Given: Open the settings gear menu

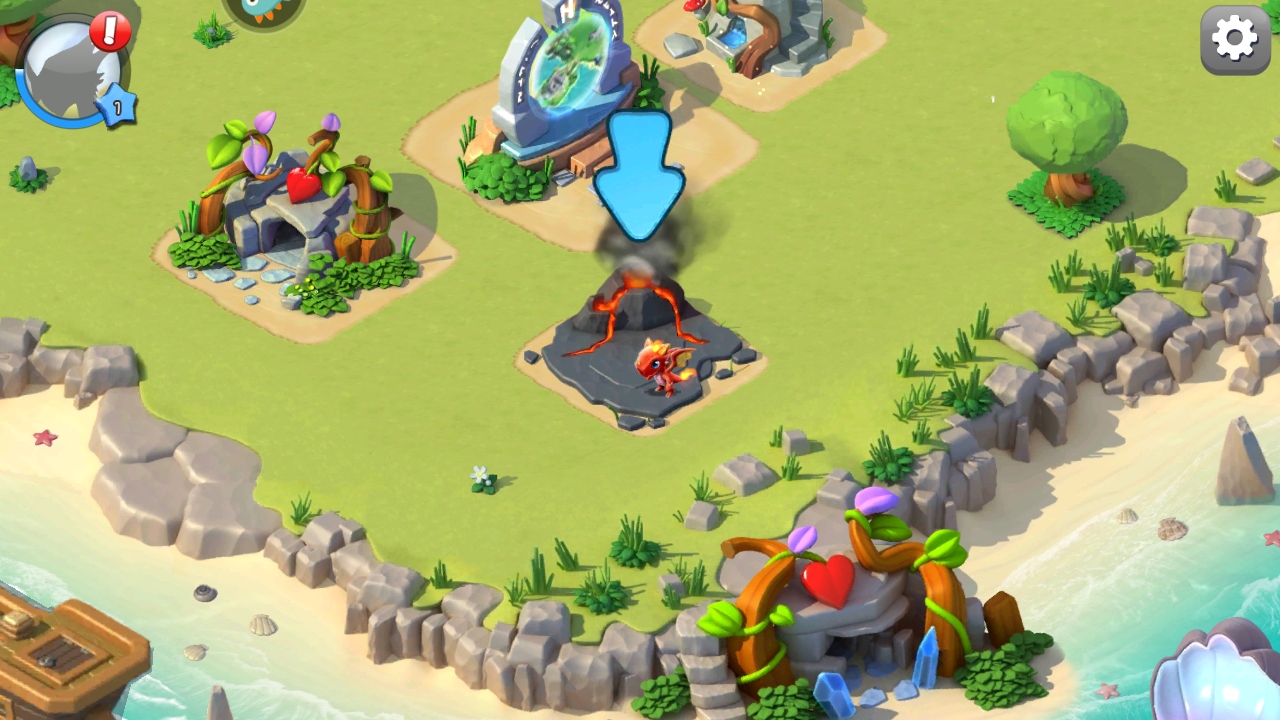Looking at the screenshot, I should pos(1234,40).
